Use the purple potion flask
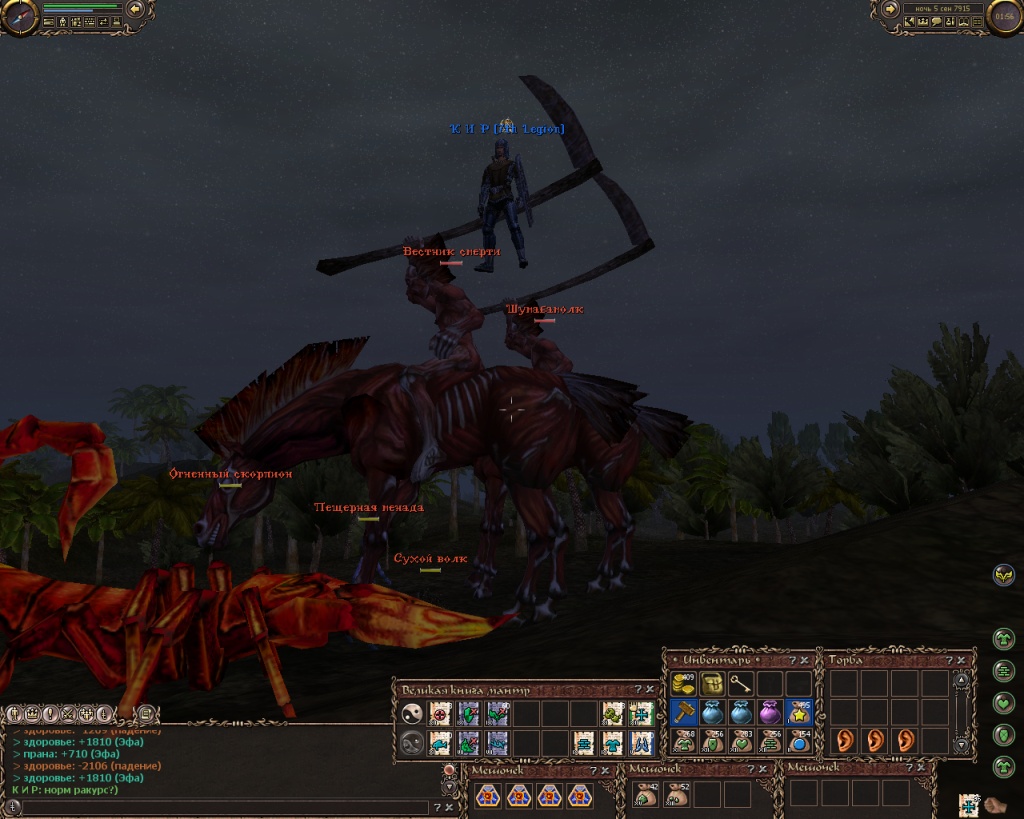Viewport: 1024px width, 819px height. [x=770, y=712]
